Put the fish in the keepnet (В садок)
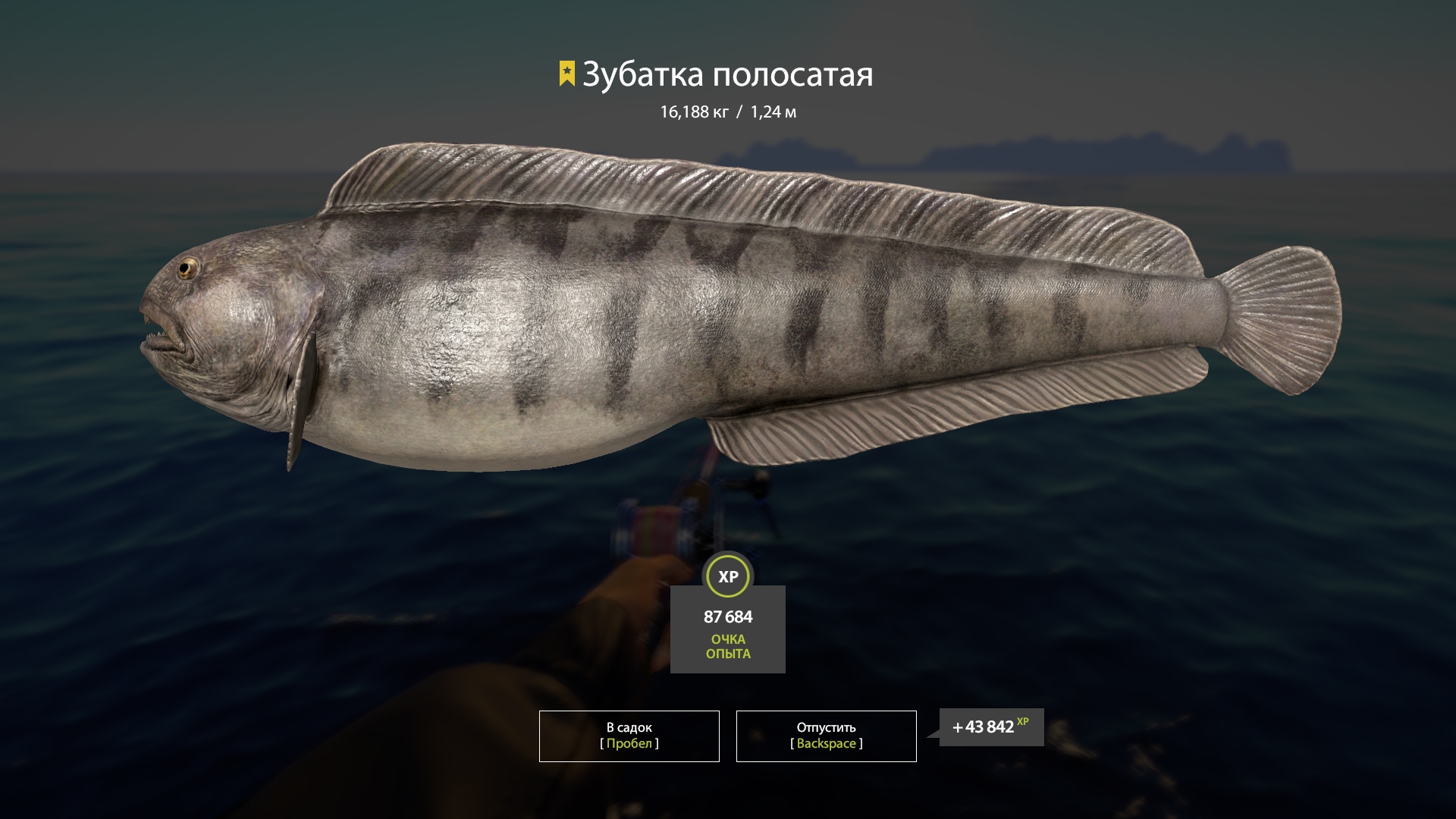Image resolution: width=1456 pixels, height=819 pixels. coord(629,736)
